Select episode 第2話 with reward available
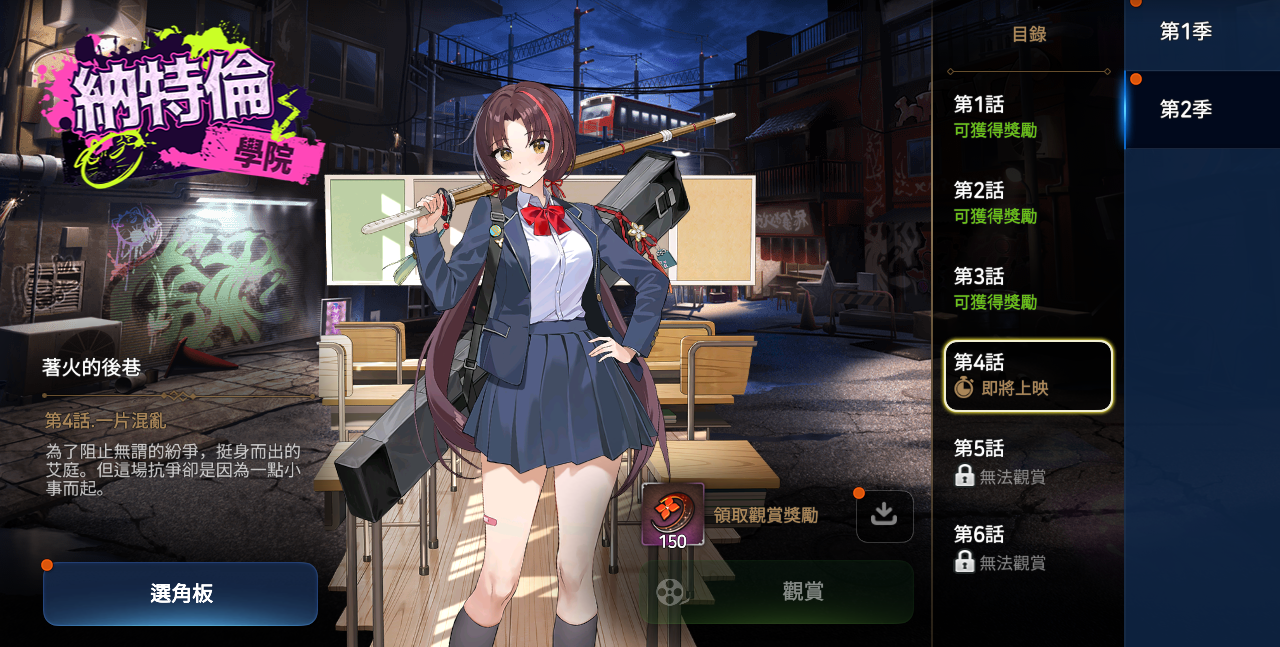Viewport: 1280px width, 647px height. pyautogui.click(x=1028, y=203)
